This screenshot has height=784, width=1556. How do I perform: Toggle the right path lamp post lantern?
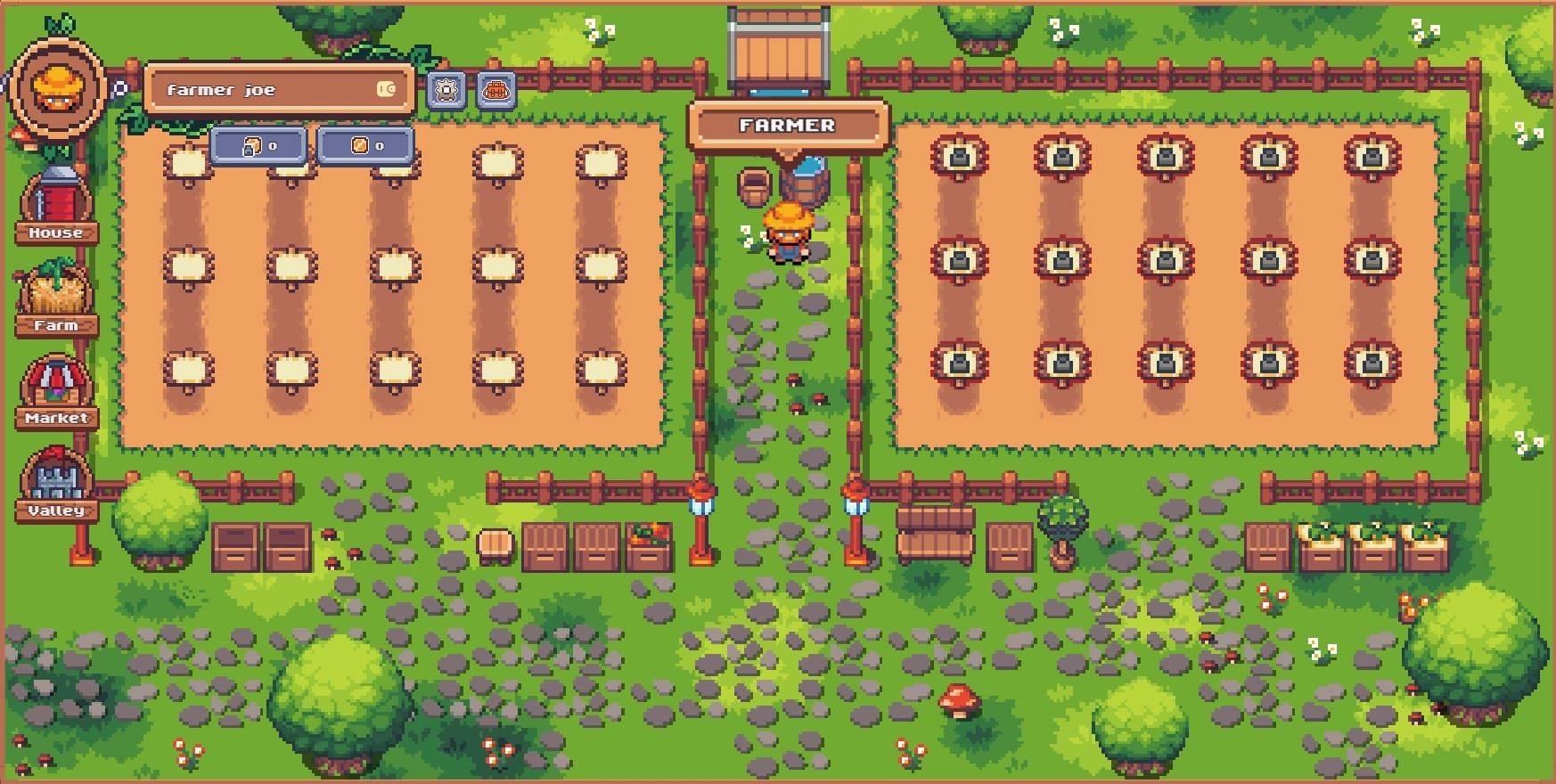click(x=854, y=503)
